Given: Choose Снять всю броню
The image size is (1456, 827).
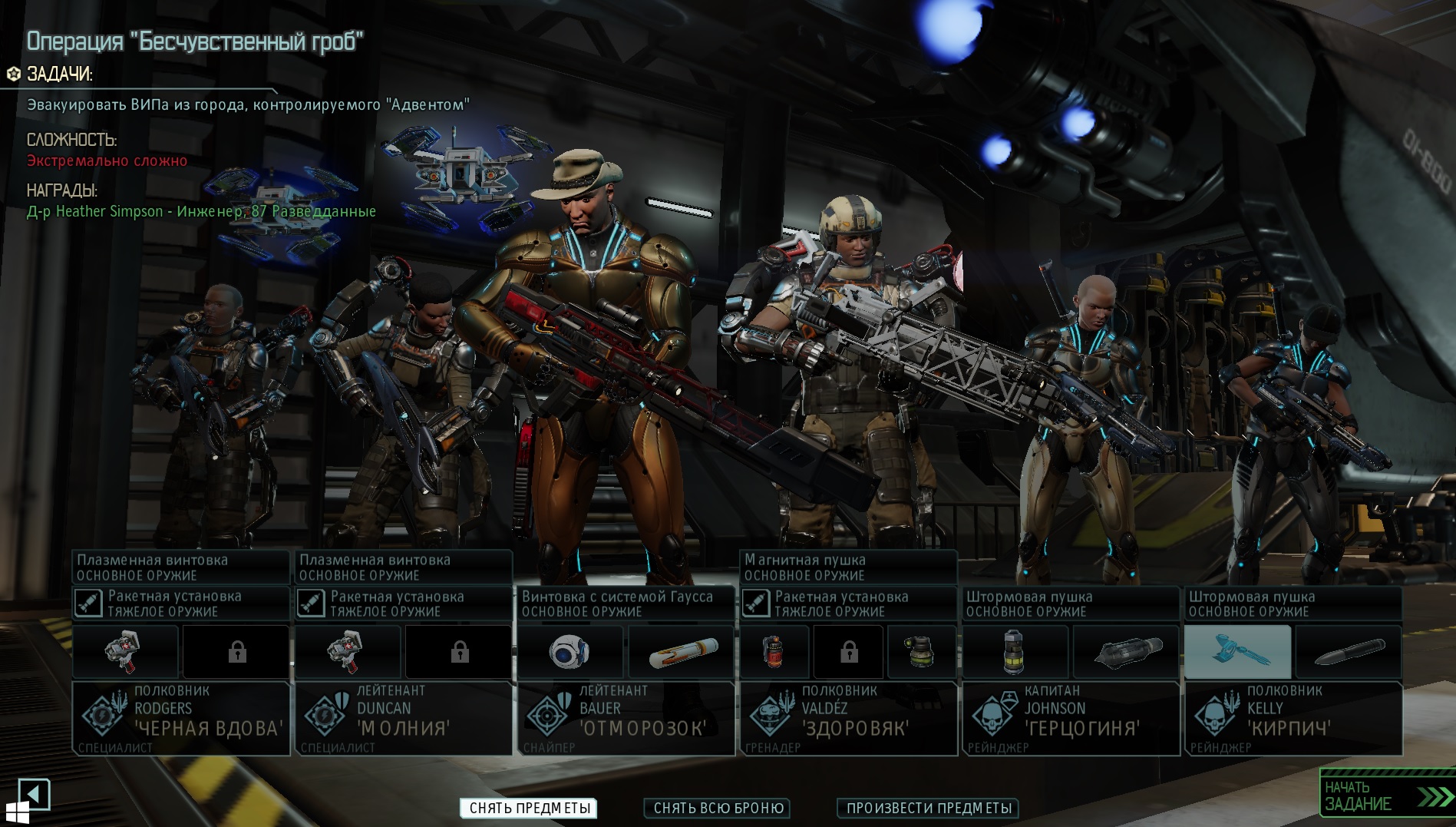Looking at the screenshot, I should pyautogui.click(x=718, y=808).
